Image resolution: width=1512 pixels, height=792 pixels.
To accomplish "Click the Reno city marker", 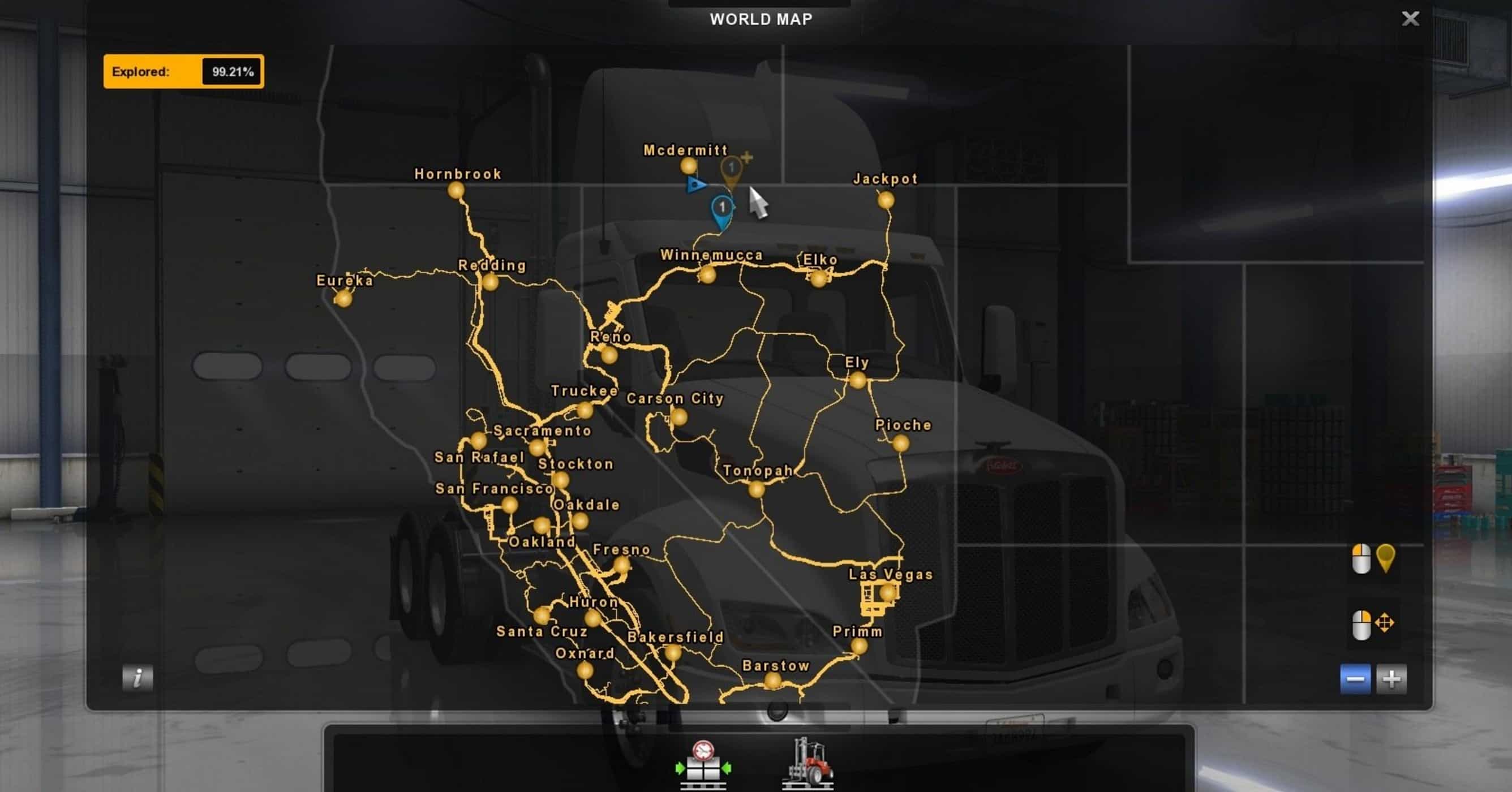I will [x=609, y=354].
